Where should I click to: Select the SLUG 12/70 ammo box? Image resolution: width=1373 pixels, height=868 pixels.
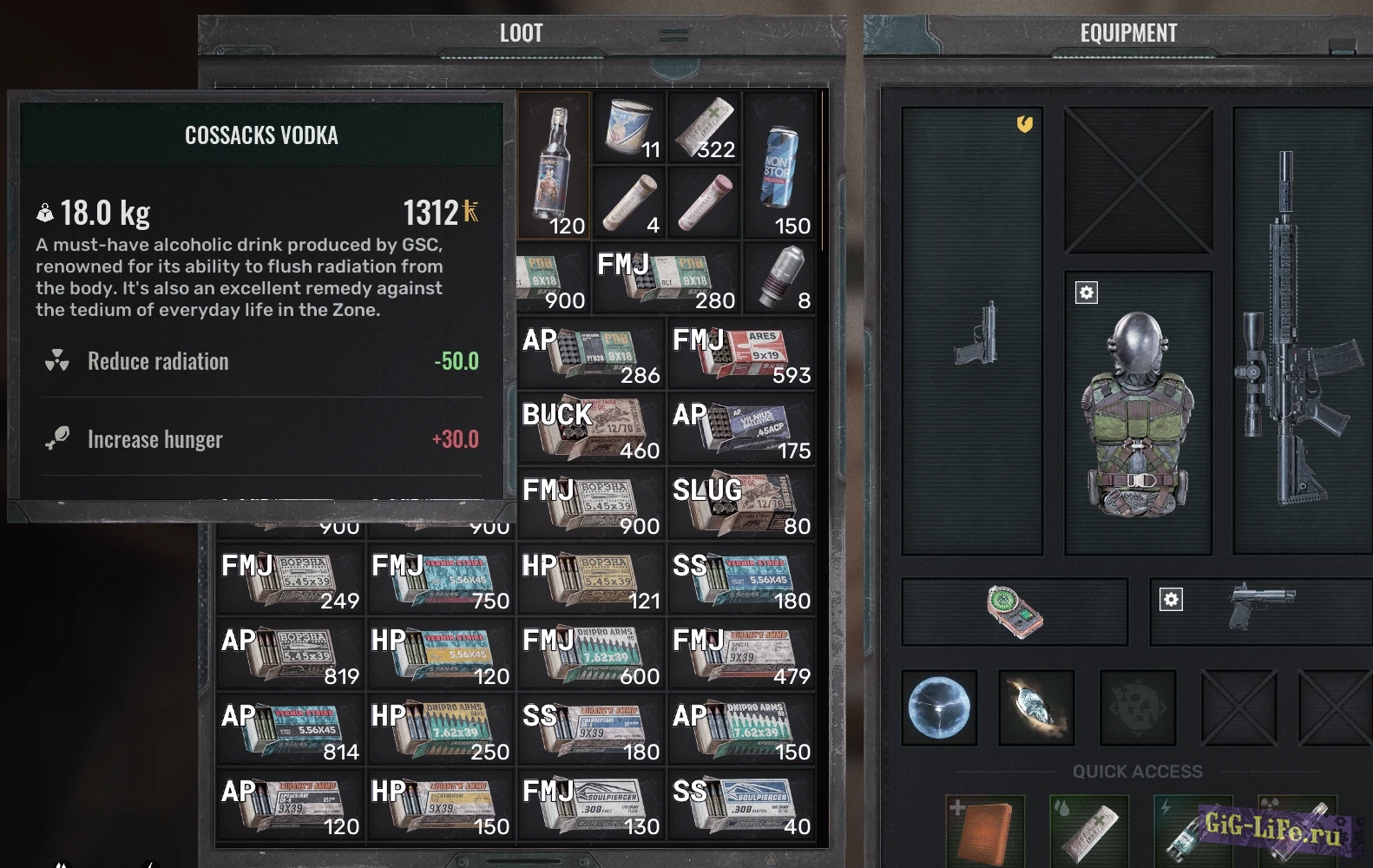[x=741, y=504]
